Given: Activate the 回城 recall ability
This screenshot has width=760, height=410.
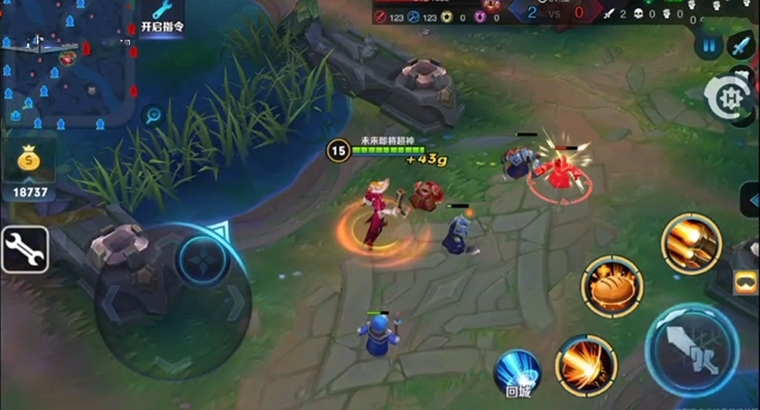Looking at the screenshot, I should [517, 372].
